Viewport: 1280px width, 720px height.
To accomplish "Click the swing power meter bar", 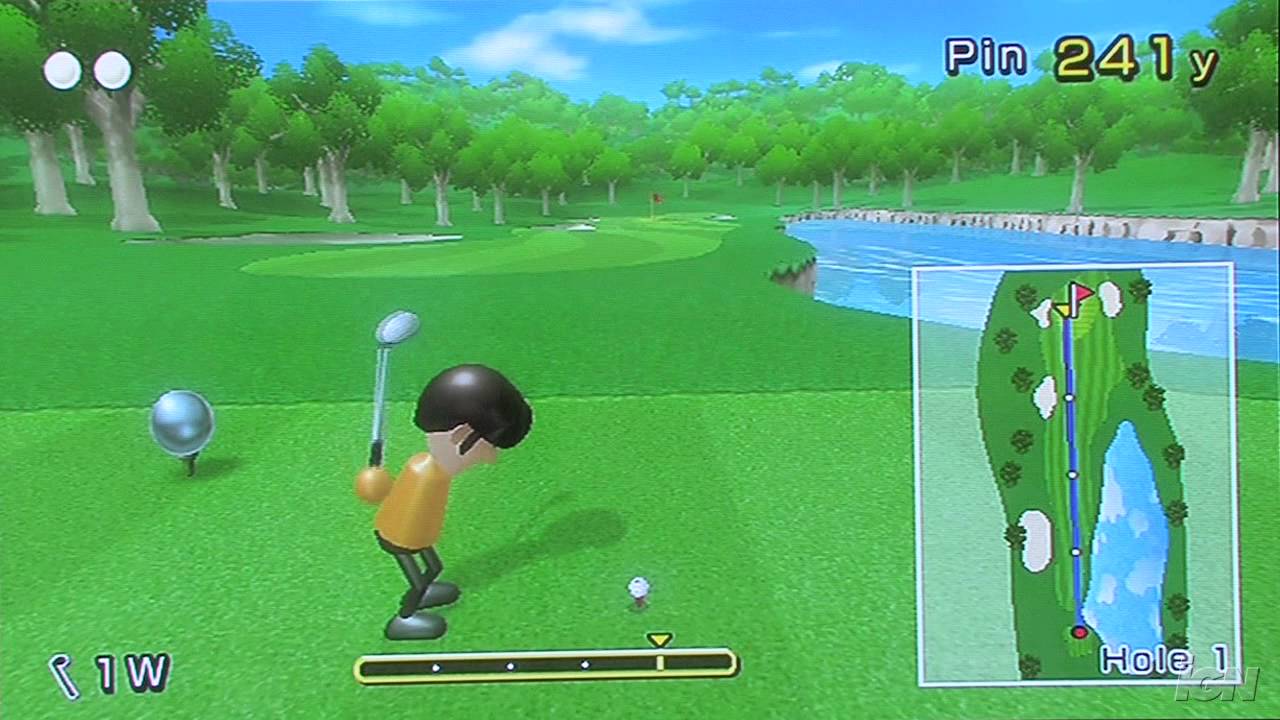I will coord(546,665).
